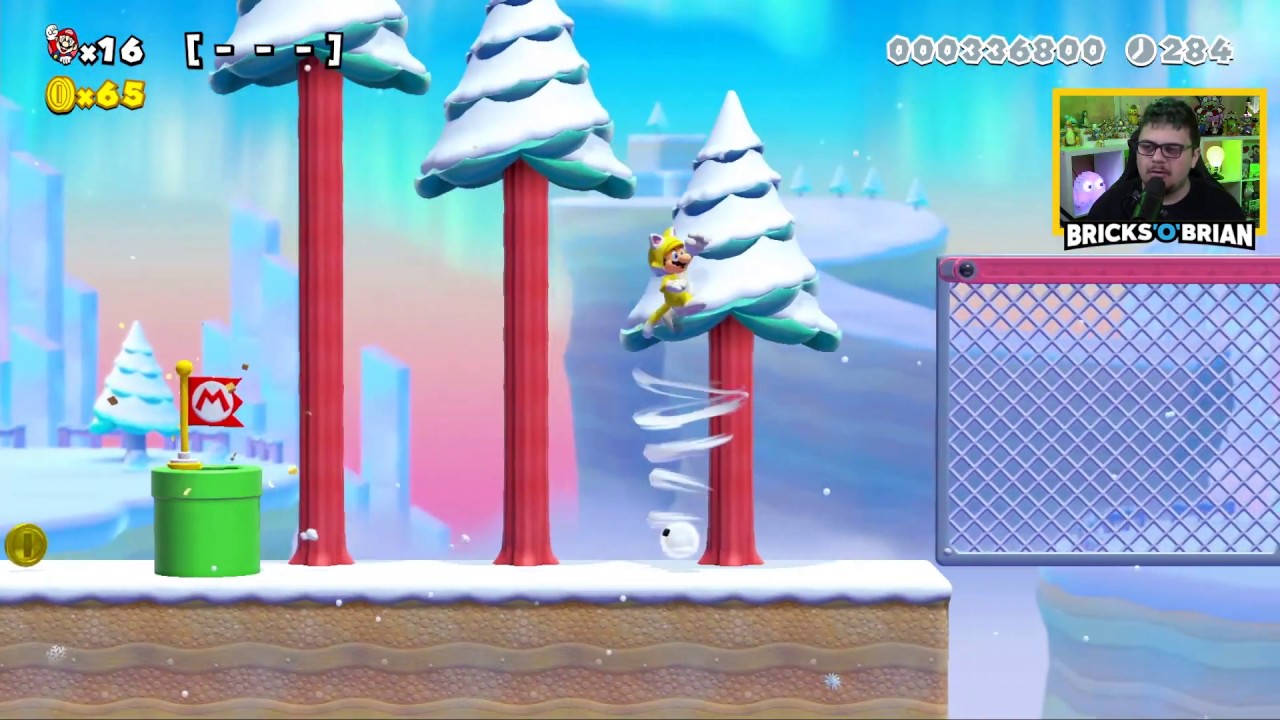Image resolution: width=1280 pixels, height=720 pixels.
Task: Click the floating coin near the screen's left edge
Action: click(25, 543)
